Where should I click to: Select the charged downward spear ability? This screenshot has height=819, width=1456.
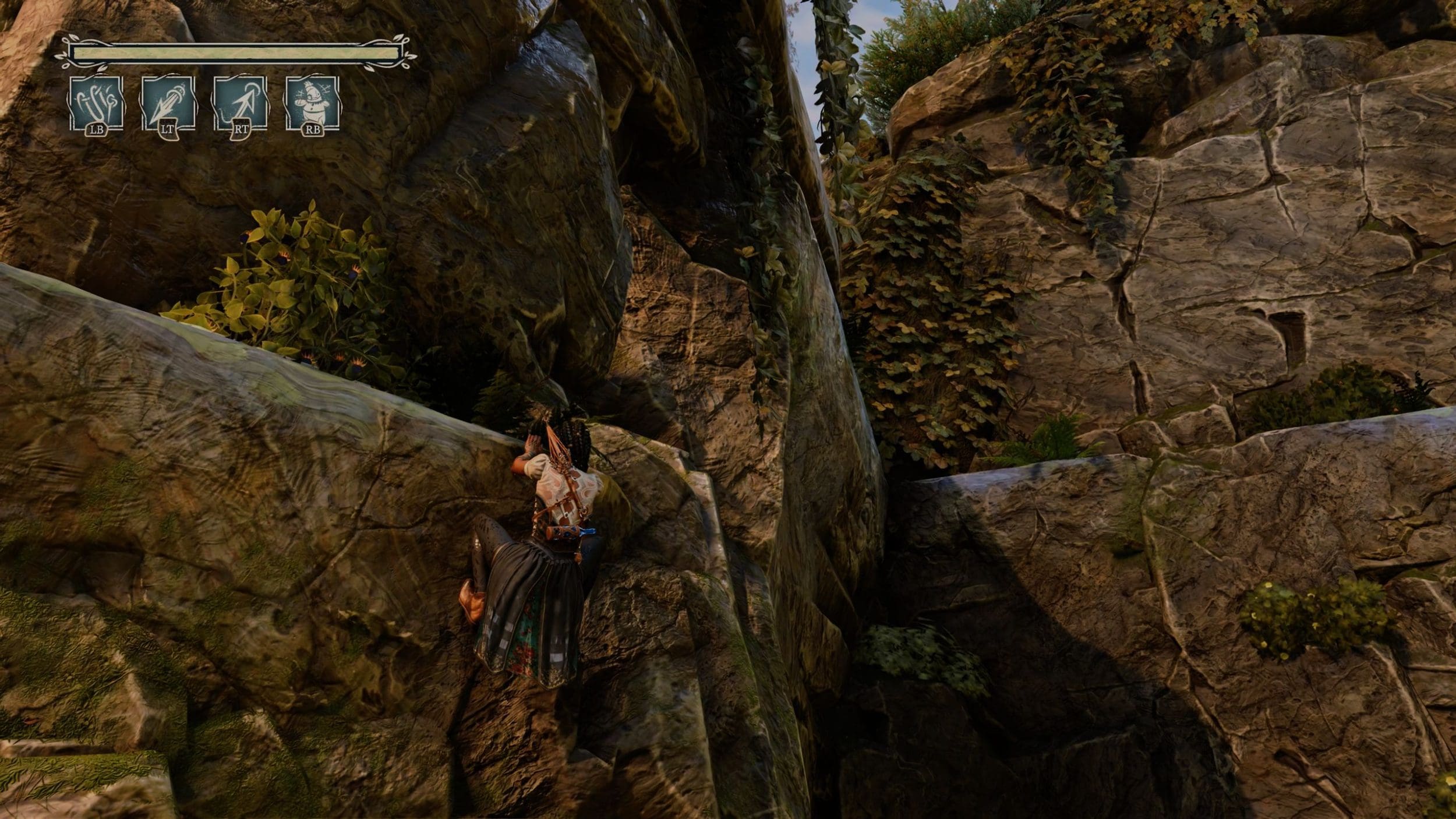(168, 103)
